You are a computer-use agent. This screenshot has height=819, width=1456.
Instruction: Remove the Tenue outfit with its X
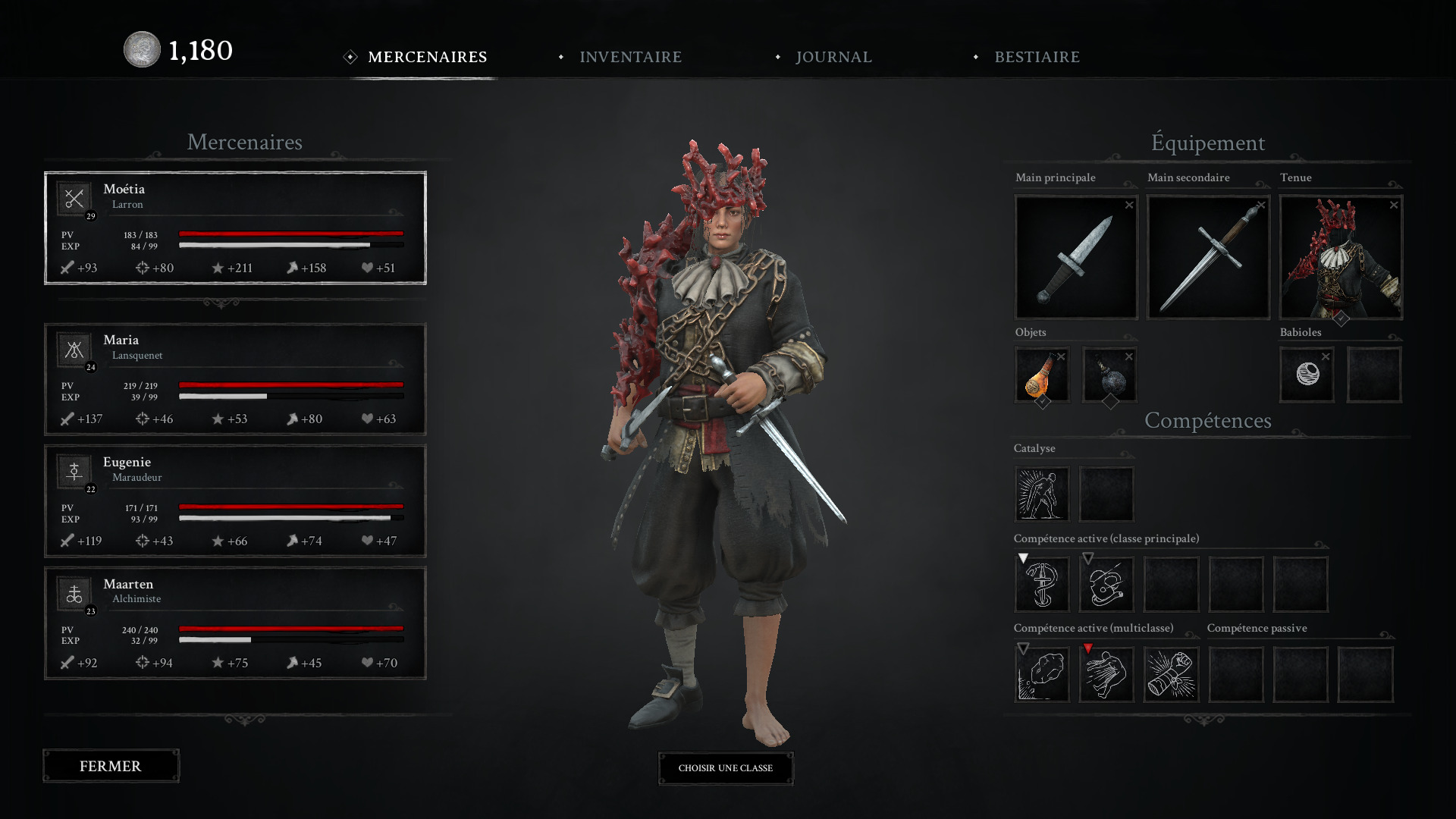(1394, 206)
